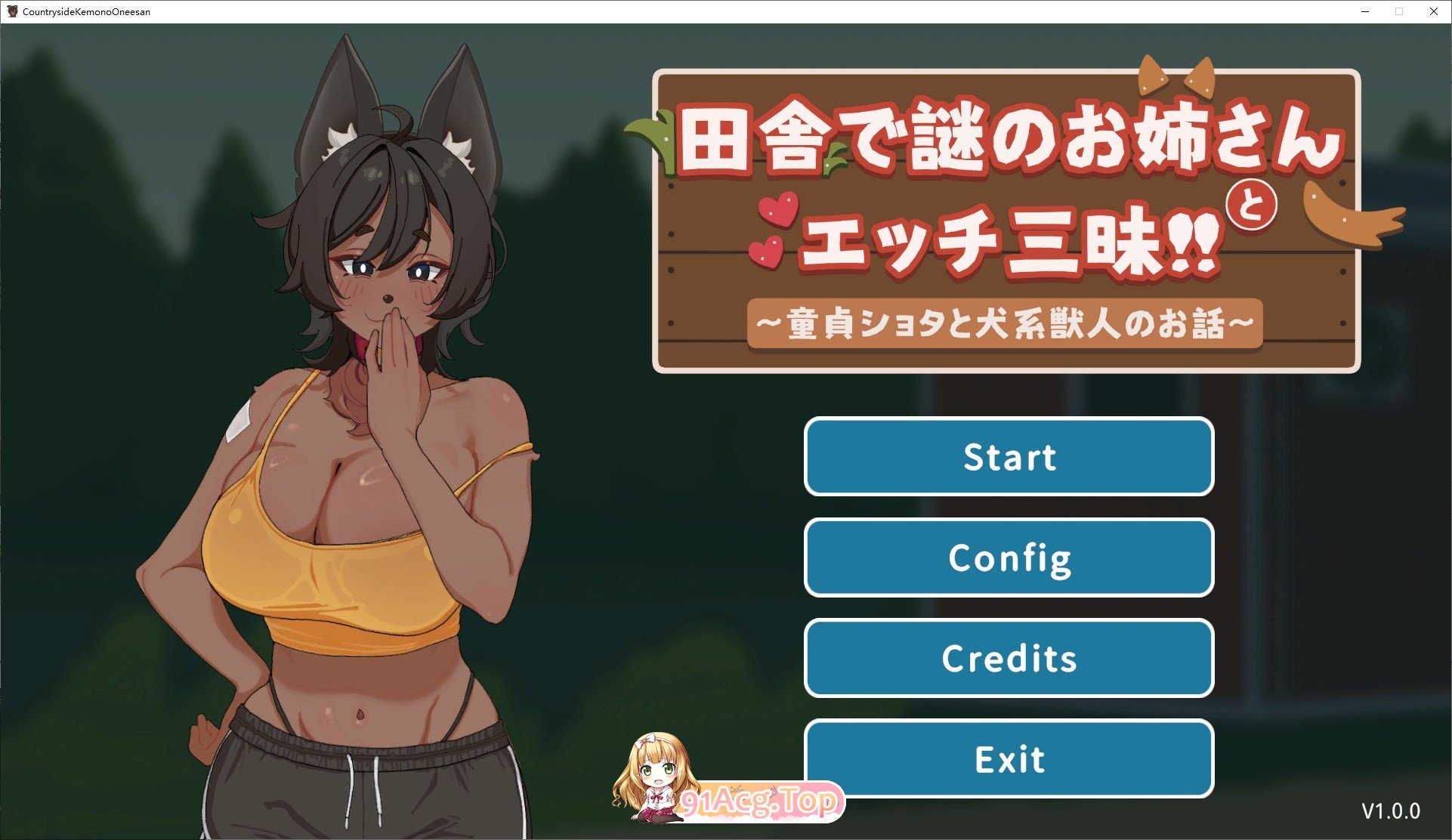
Task: Open the Config menu
Action: pyautogui.click(x=1009, y=557)
